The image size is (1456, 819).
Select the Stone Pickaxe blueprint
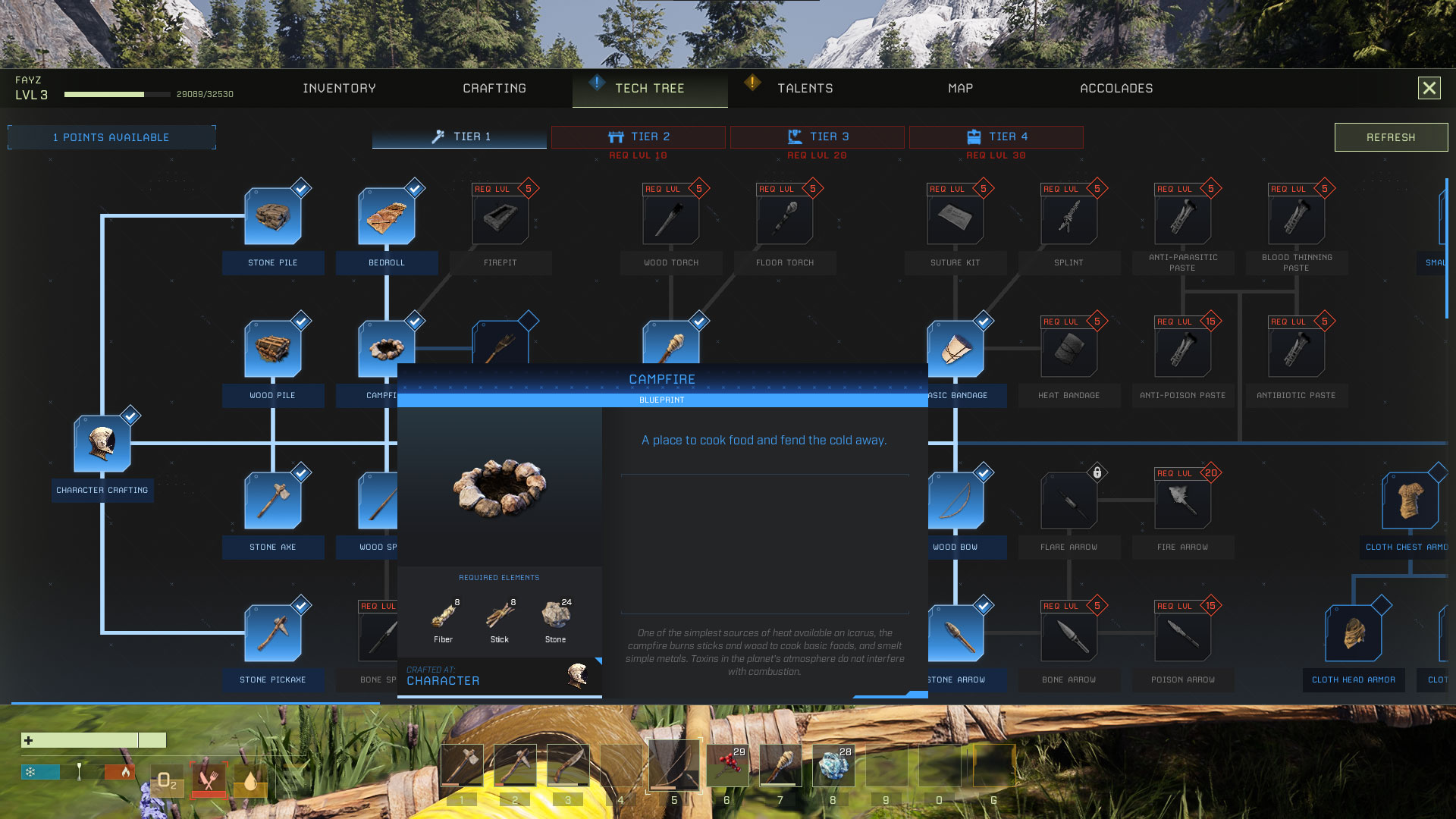[273, 635]
